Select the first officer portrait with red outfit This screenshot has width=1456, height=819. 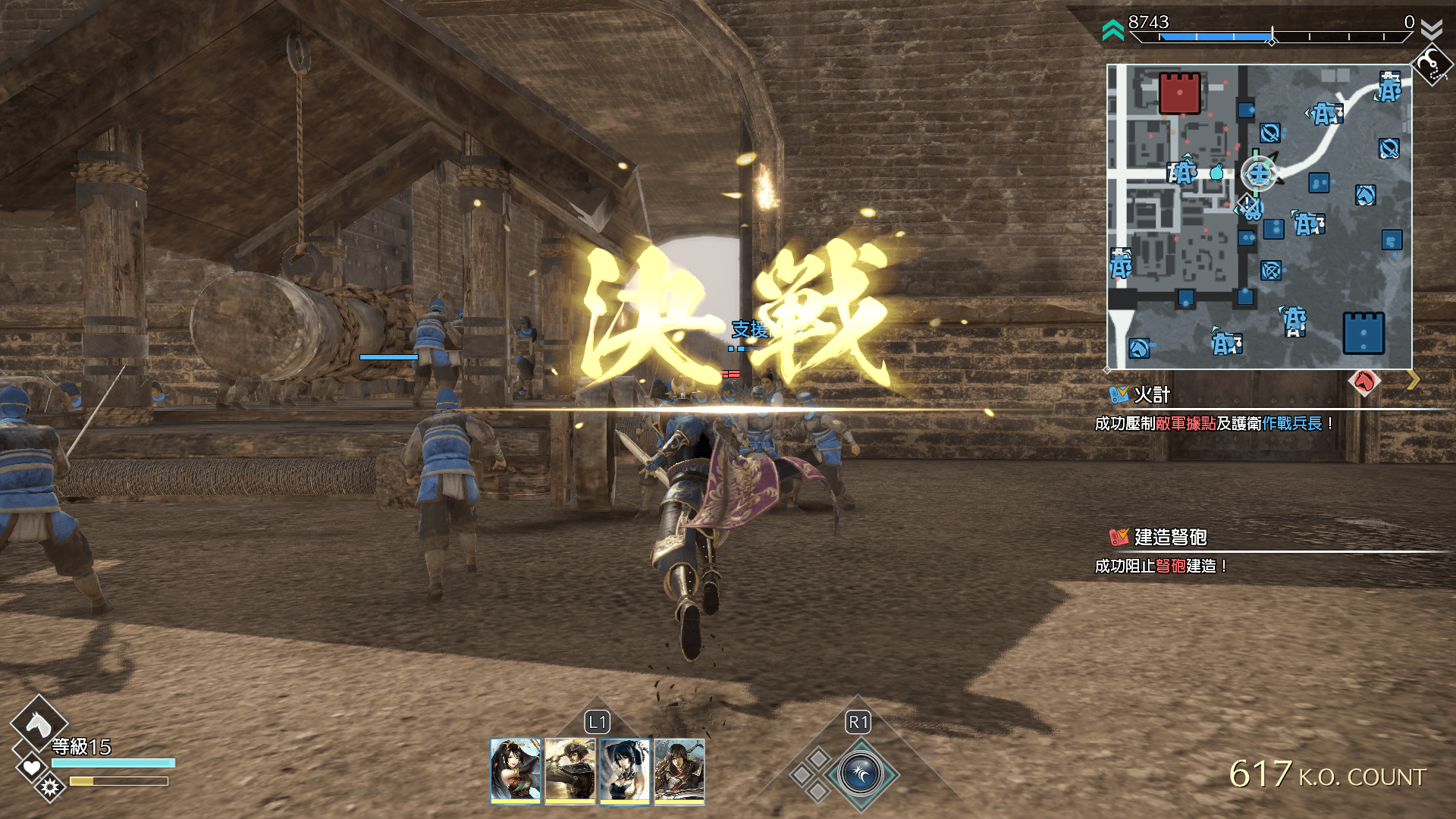(x=516, y=770)
